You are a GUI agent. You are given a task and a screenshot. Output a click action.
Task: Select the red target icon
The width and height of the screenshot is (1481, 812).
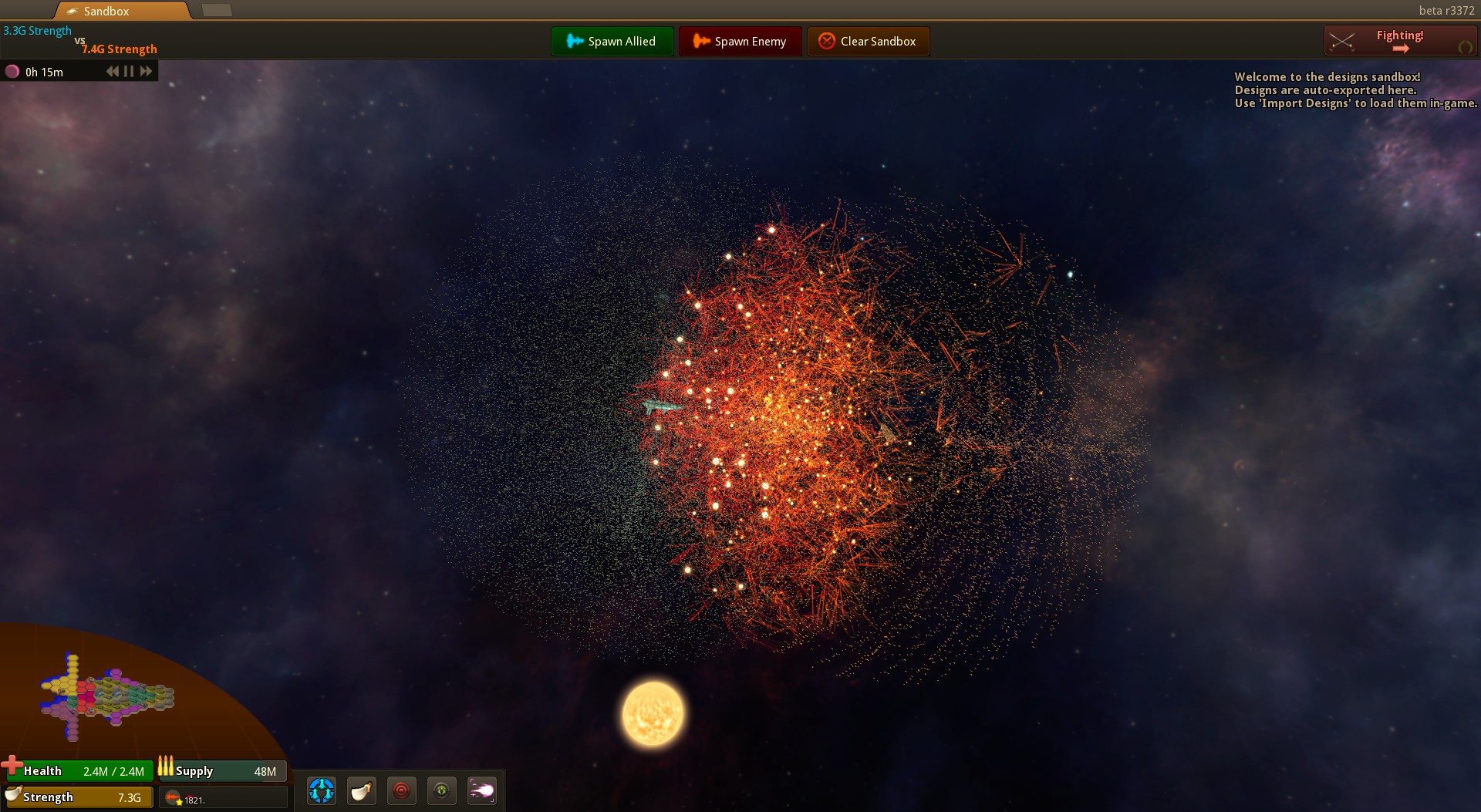401,790
